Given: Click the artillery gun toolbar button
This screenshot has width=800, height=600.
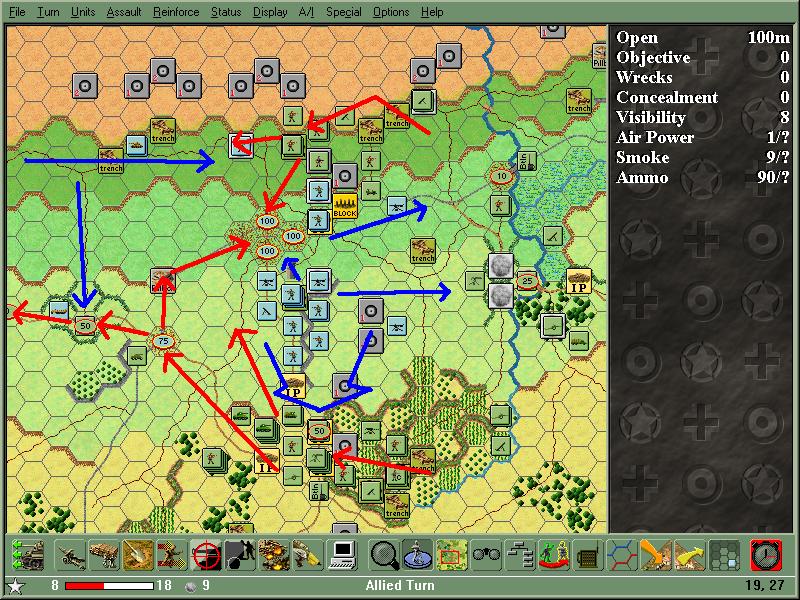Looking at the screenshot, I should (71, 553).
